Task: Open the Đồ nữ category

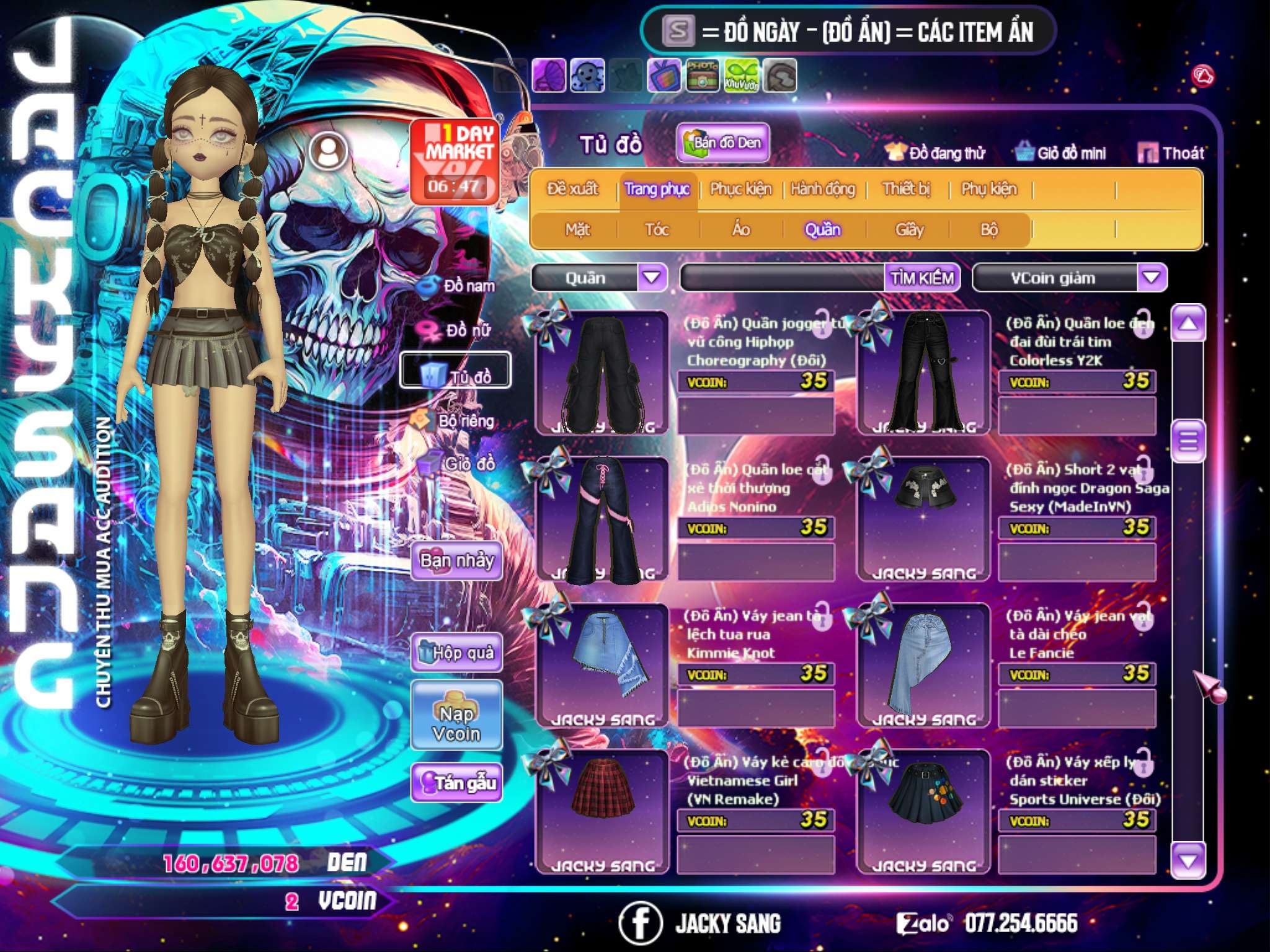Action: [x=458, y=330]
